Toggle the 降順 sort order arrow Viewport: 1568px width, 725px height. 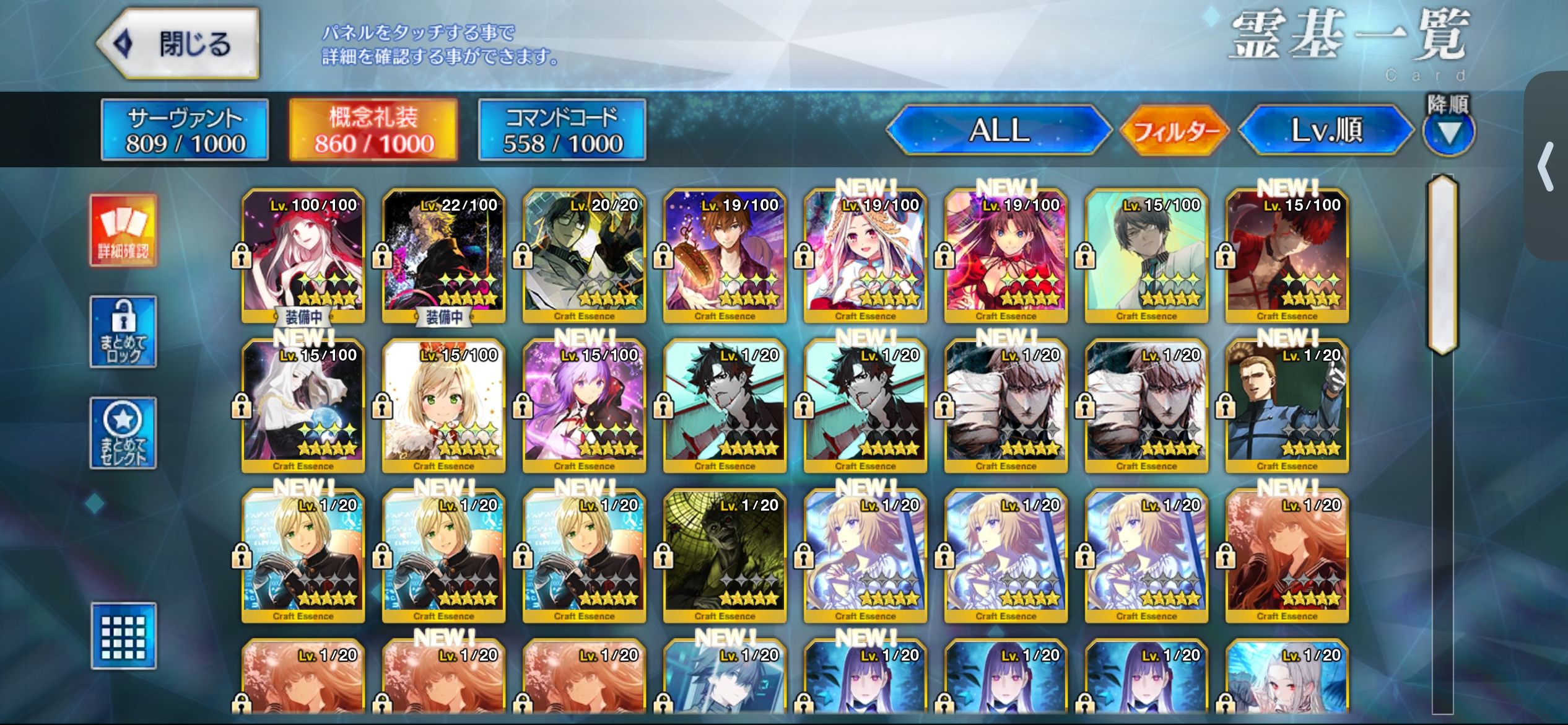(x=1448, y=131)
